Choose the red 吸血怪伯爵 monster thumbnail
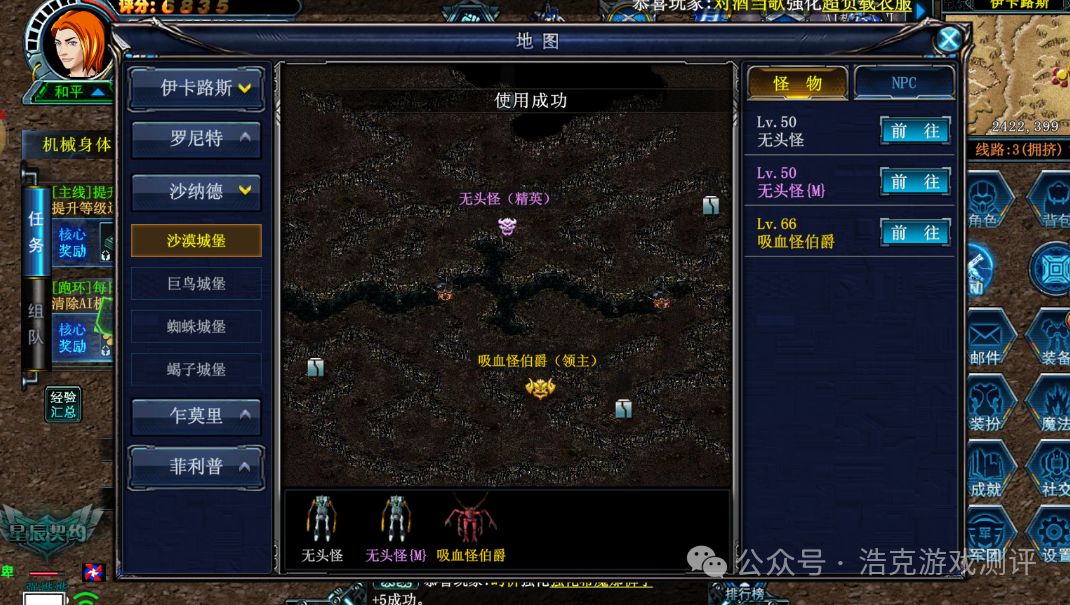1070x605 pixels. point(470,520)
